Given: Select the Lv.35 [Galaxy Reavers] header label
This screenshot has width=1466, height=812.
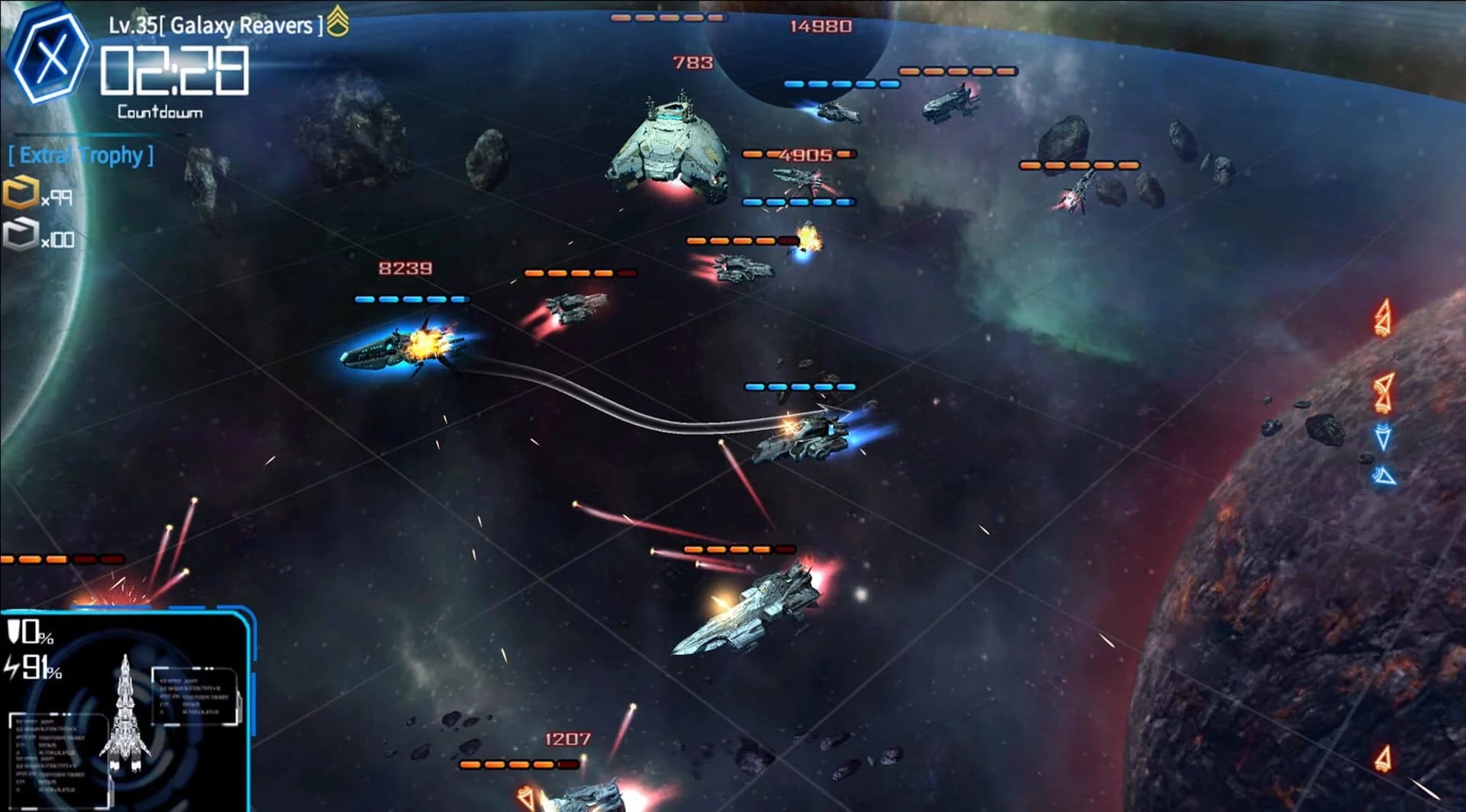Looking at the screenshot, I should coord(214,23).
